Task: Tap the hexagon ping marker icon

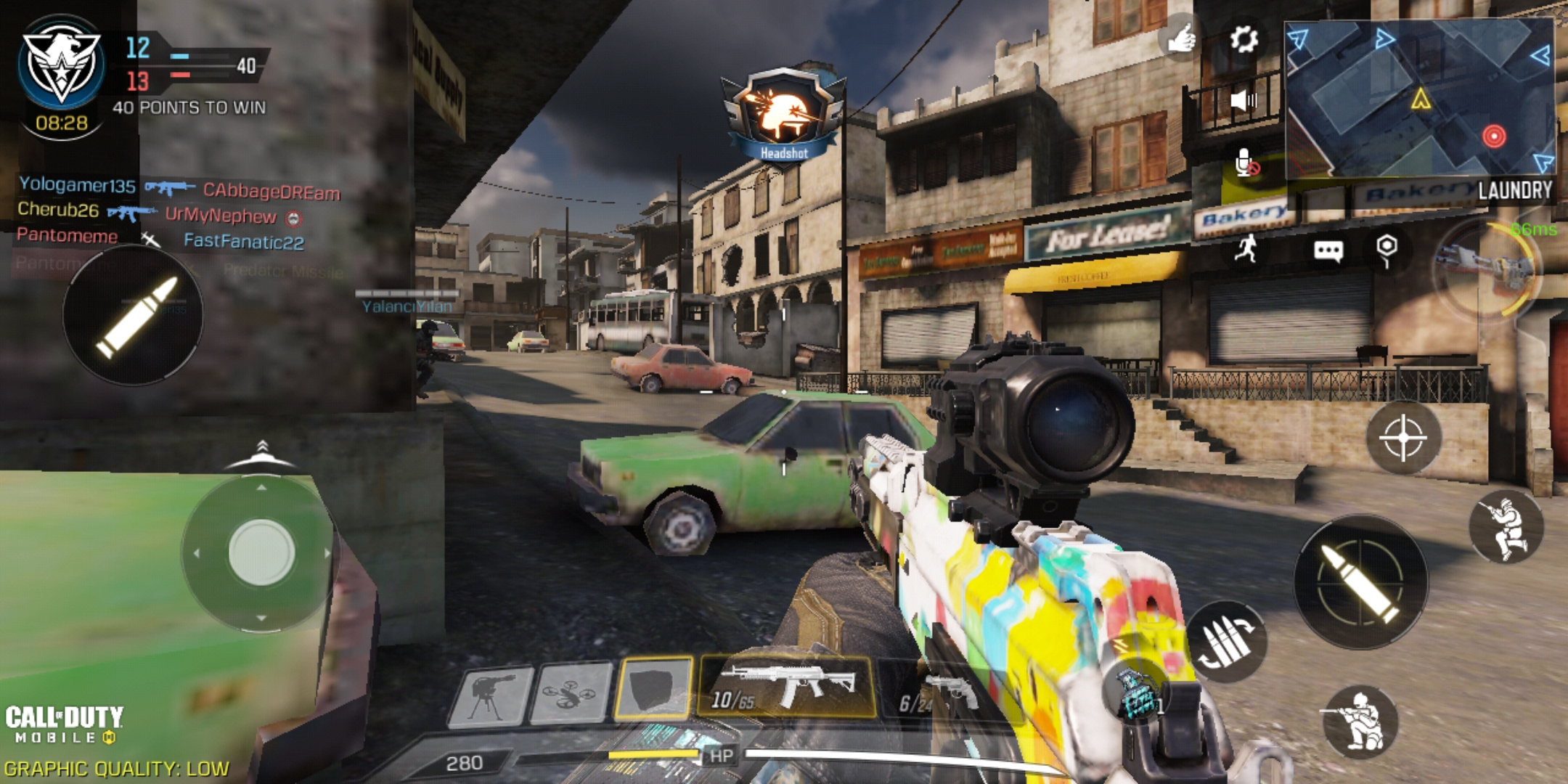Action: [1387, 249]
